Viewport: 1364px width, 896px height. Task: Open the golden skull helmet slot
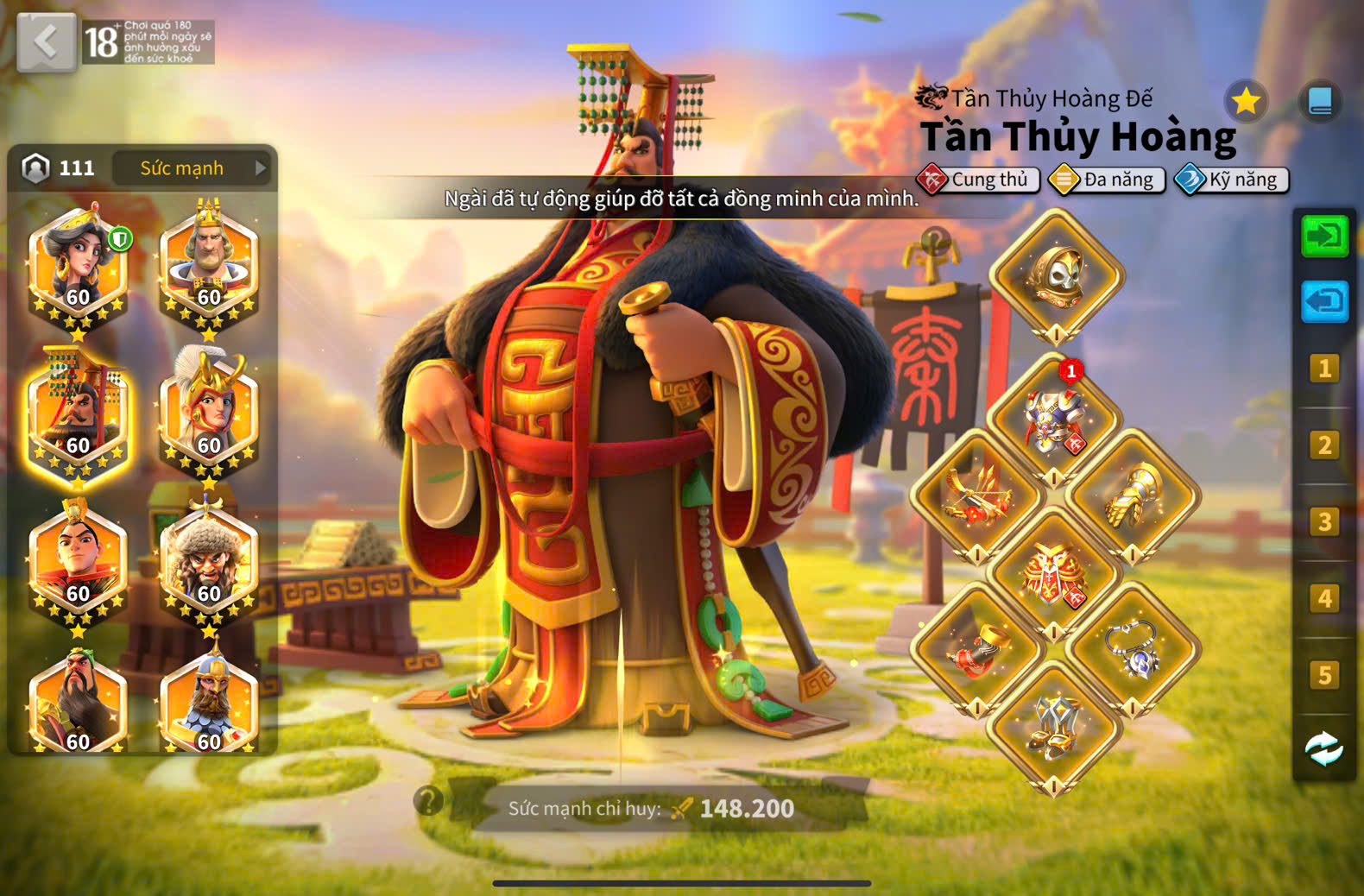click(1056, 276)
